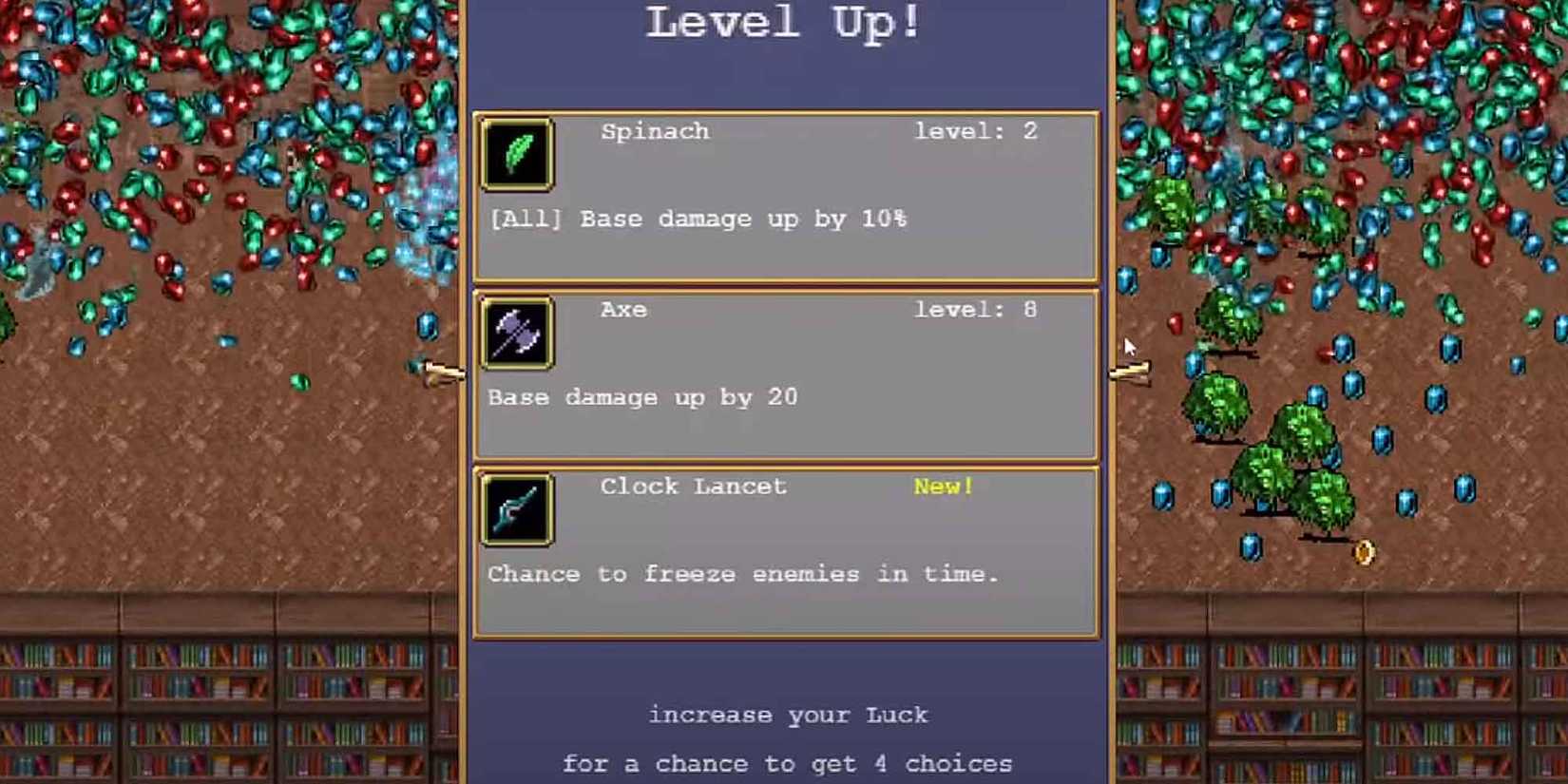The width and height of the screenshot is (1568, 784).
Task: Click the increase your Luck hint text
Action: pos(788,714)
